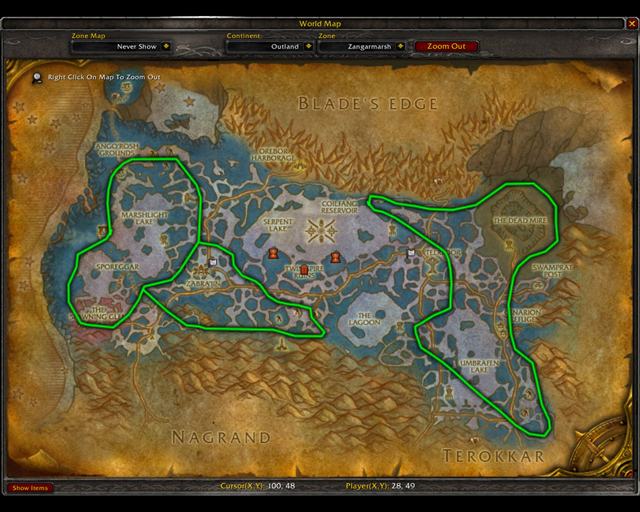Open the Zone Map dropdown showing Never Show
Viewport: 640px width, 512px height.
[x=163, y=46]
